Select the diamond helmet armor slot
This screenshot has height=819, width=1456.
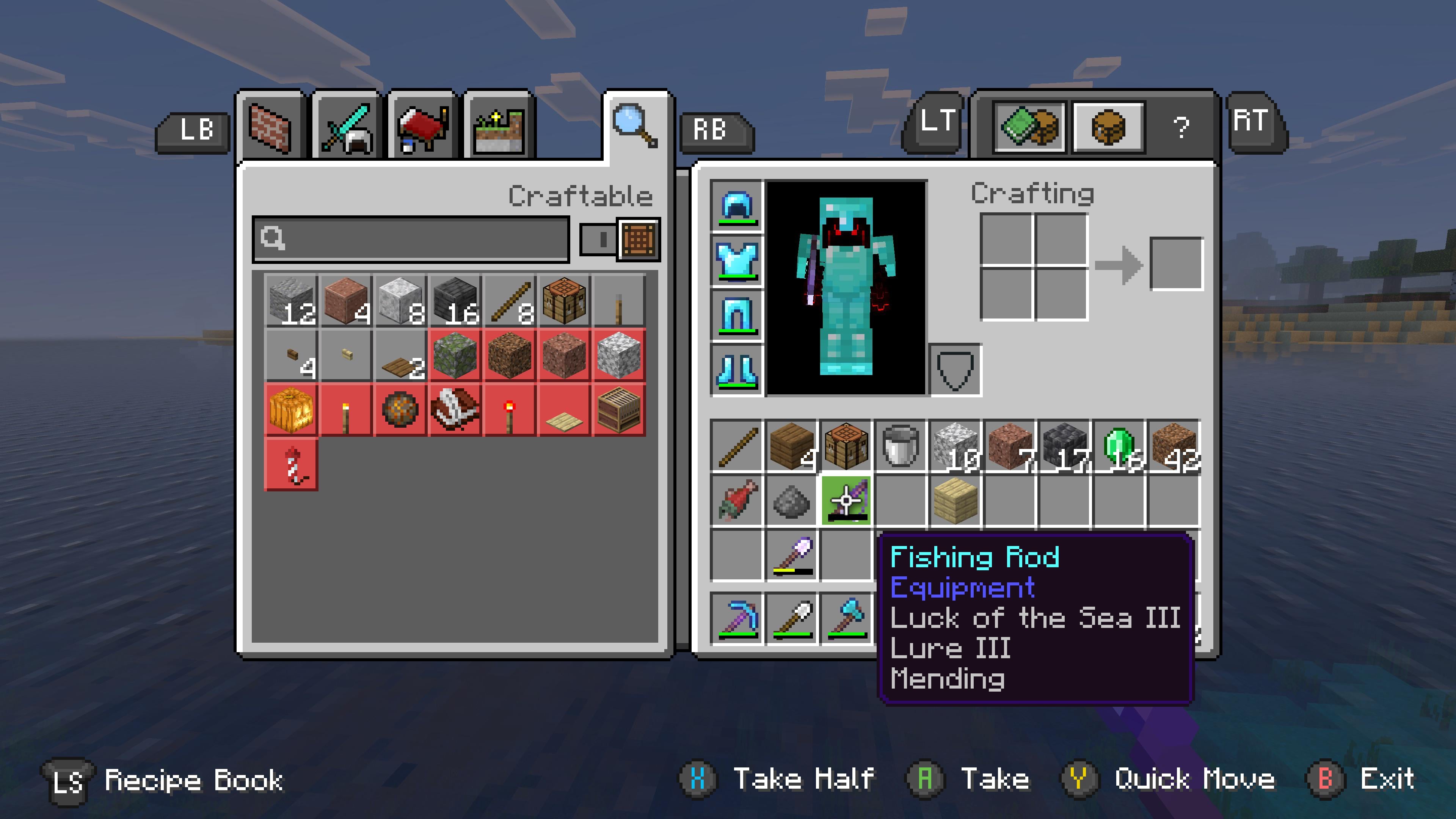(736, 206)
